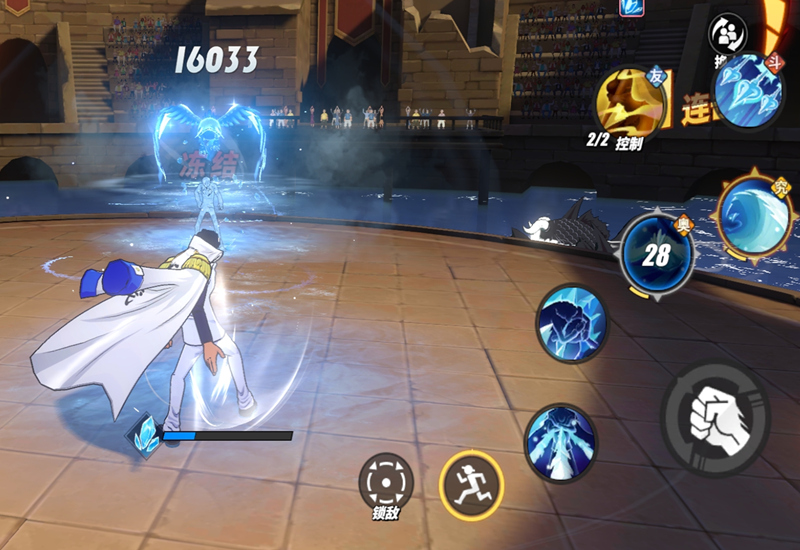This screenshot has height=550, width=800.
Task: Call the golden 控制 assist skill
Action: point(629,102)
